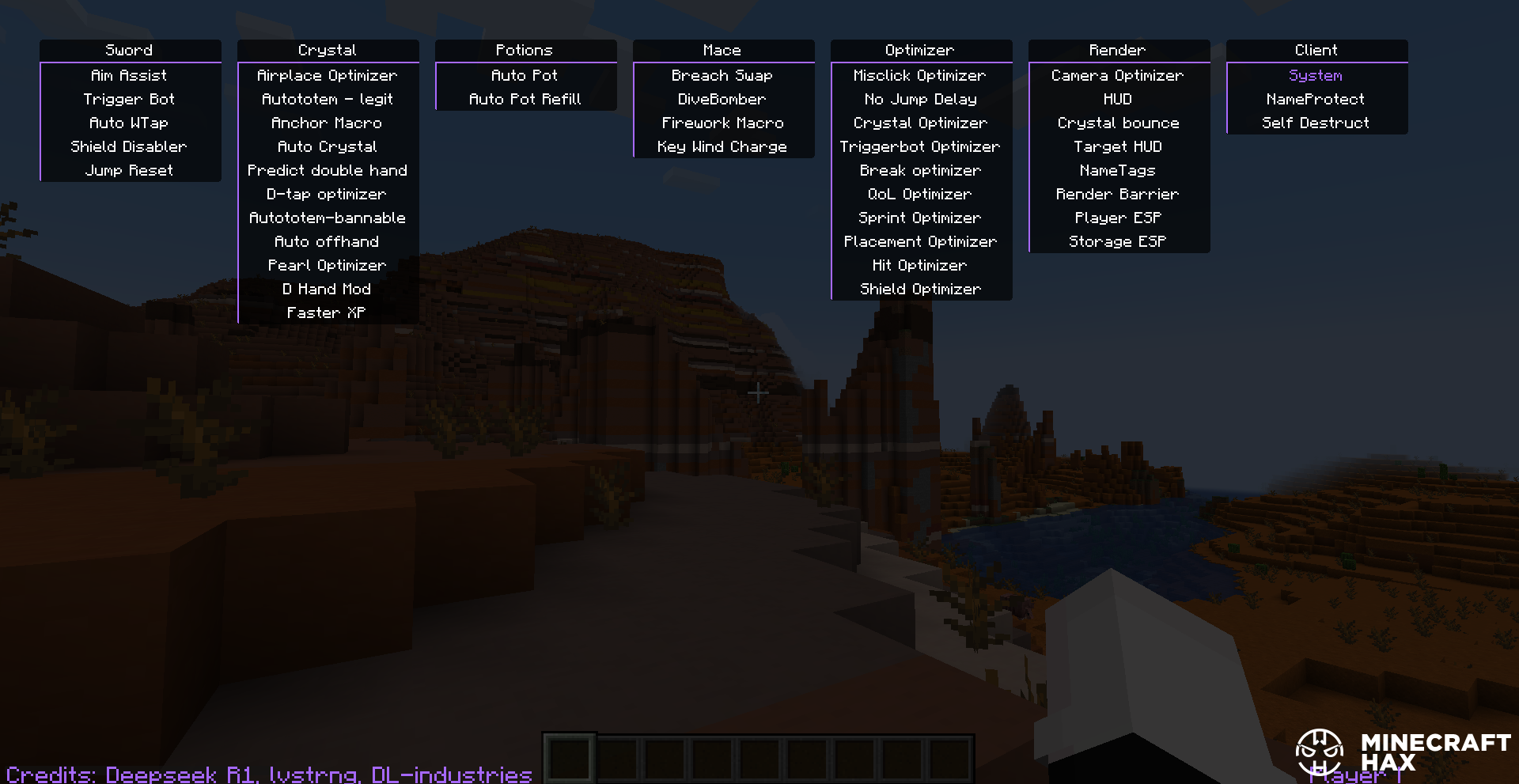This screenshot has width=1519, height=784.
Task: Activate Key Wind Charge module
Action: [x=722, y=147]
